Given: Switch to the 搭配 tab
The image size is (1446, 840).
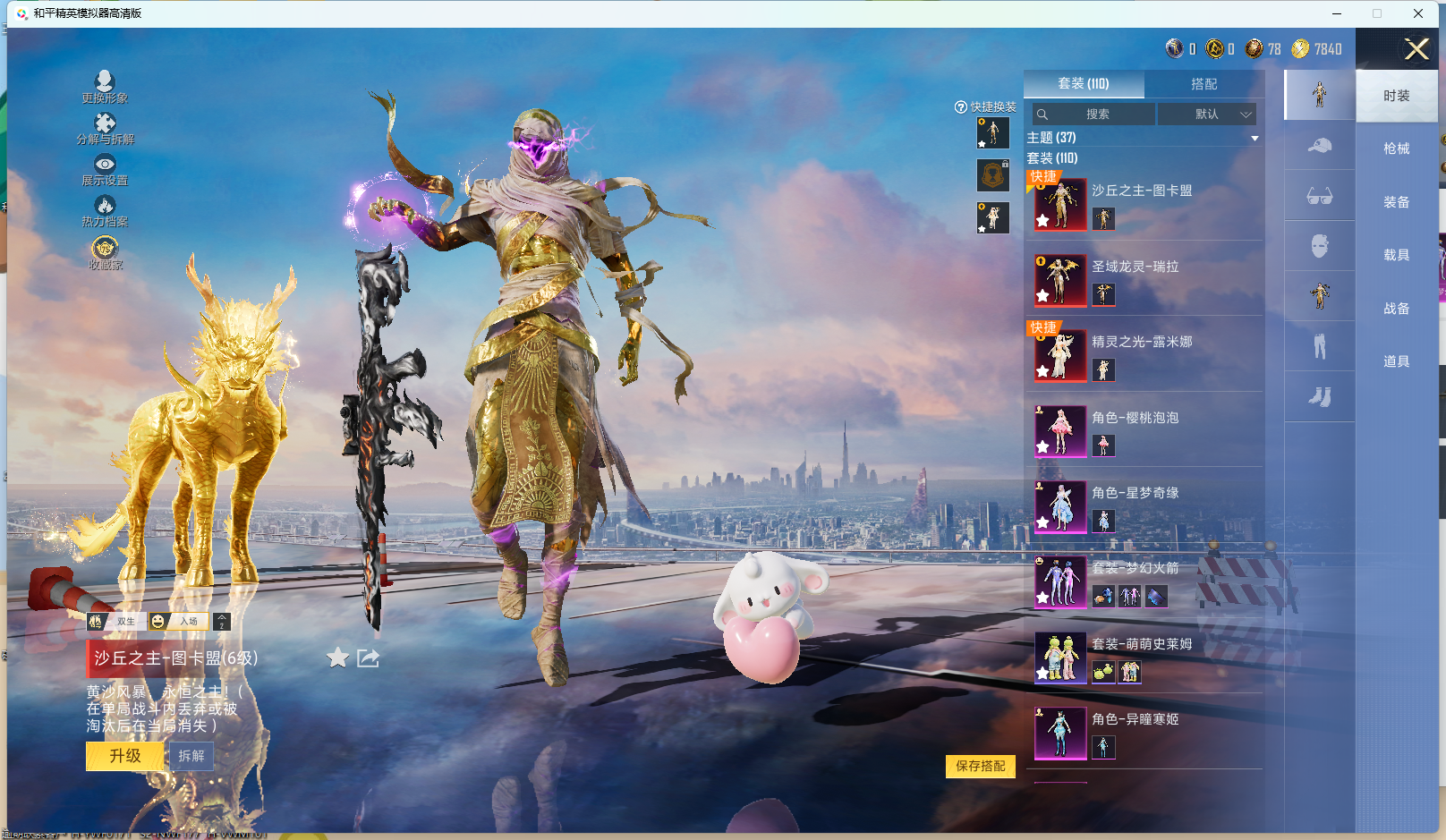Looking at the screenshot, I should point(1204,84).
